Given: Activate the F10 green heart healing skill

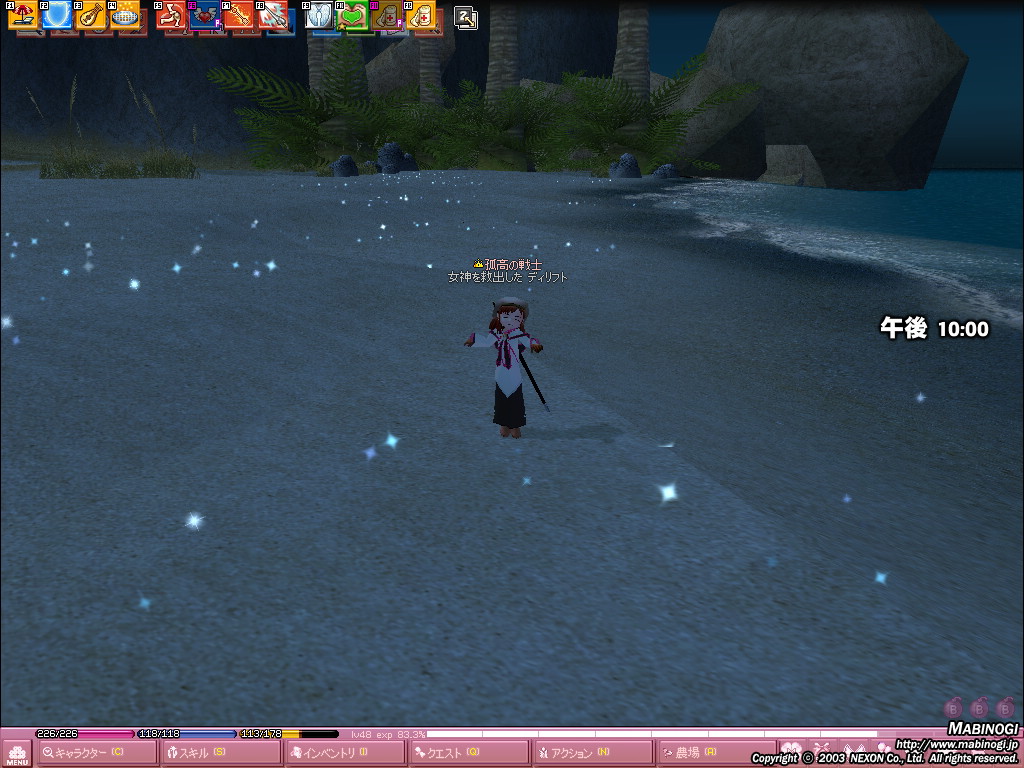Looking at the screenshot, I should tap(353, 15).
